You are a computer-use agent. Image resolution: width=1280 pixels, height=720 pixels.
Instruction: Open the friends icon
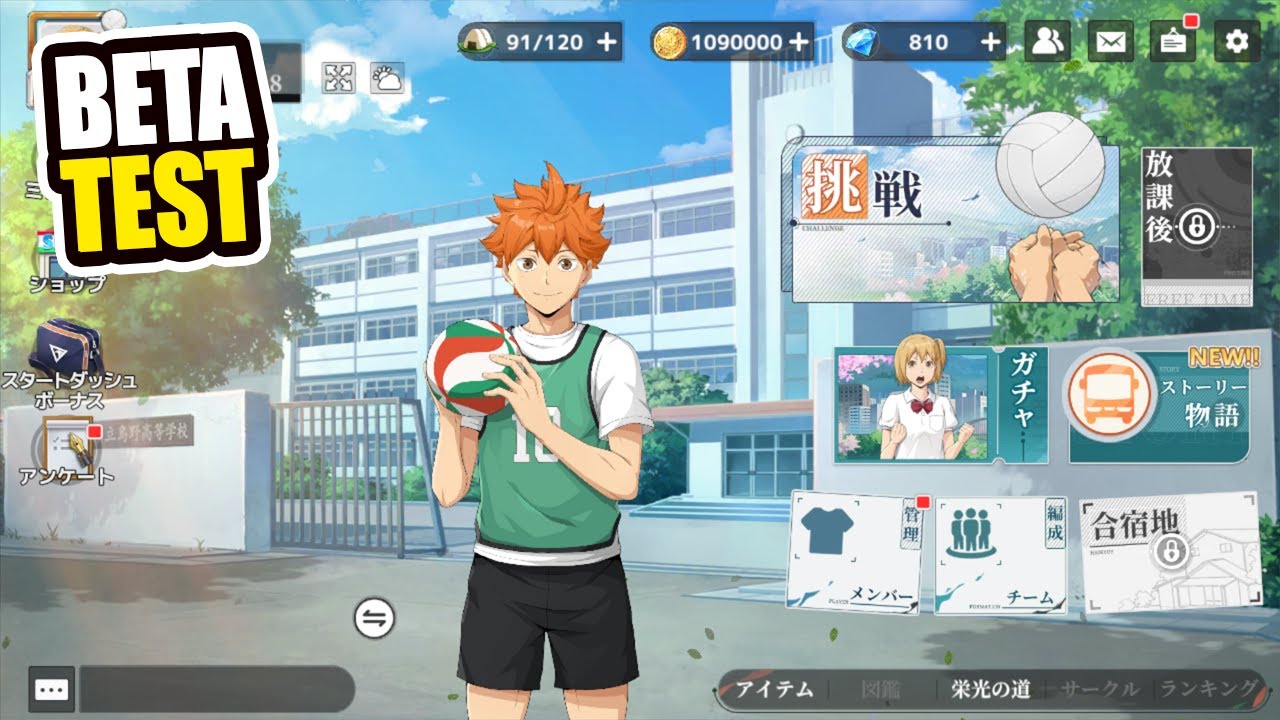point(1047,41)
